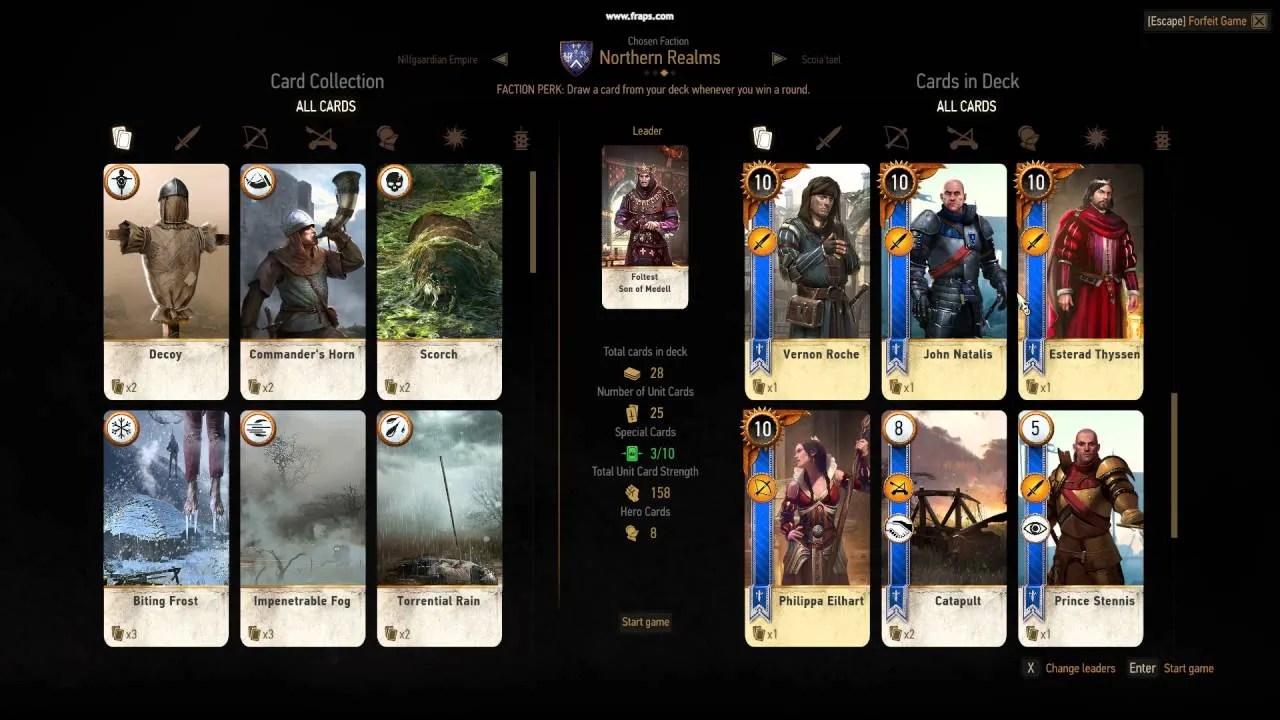Filter the collection by ranged cards using bow icon
This screenshot has width=1280, height=720.
tap(254, 138)
